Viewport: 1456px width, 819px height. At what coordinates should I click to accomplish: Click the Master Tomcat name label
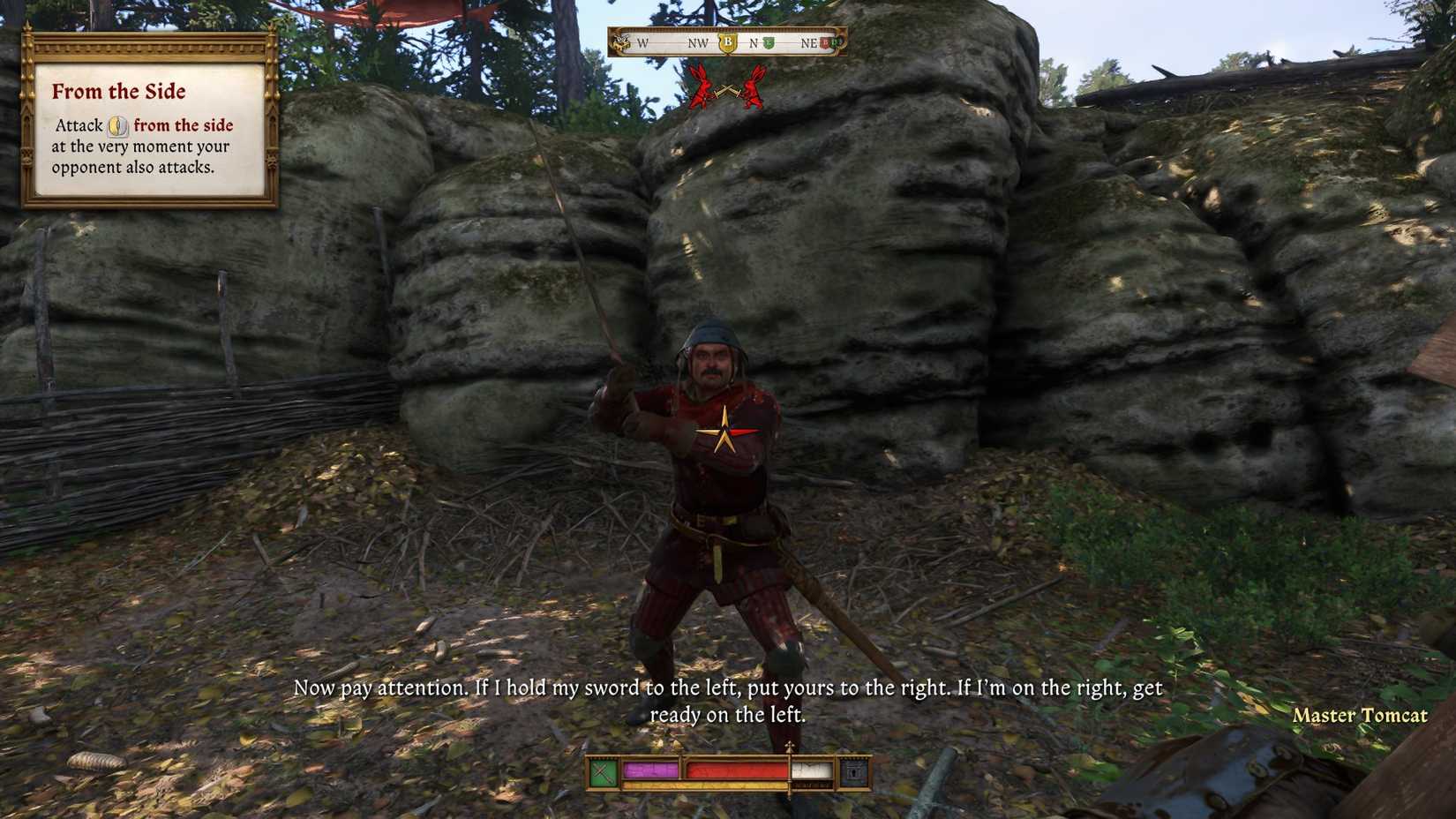click(1362, 716)
